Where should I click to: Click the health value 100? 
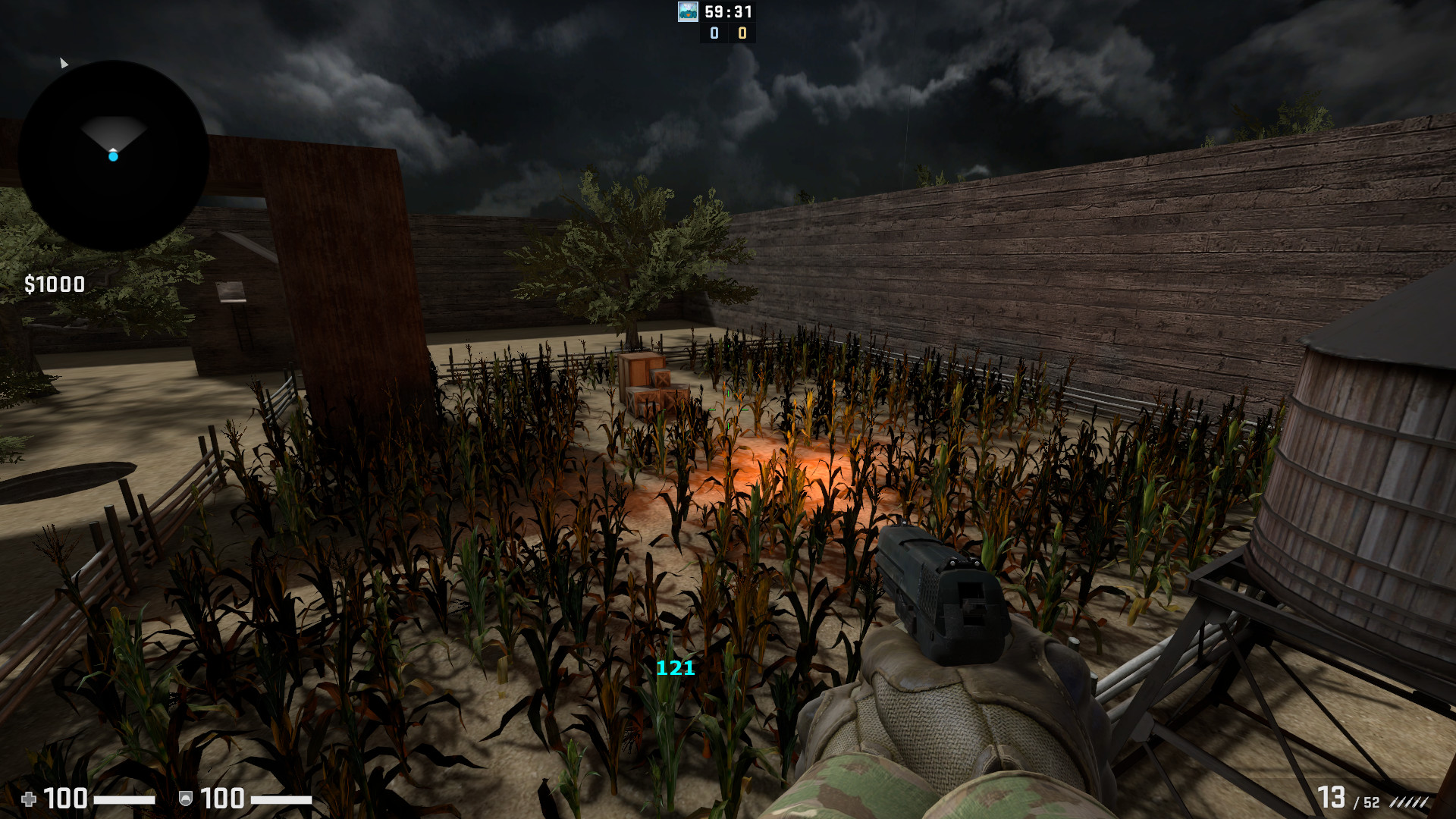tap(64, 799)
